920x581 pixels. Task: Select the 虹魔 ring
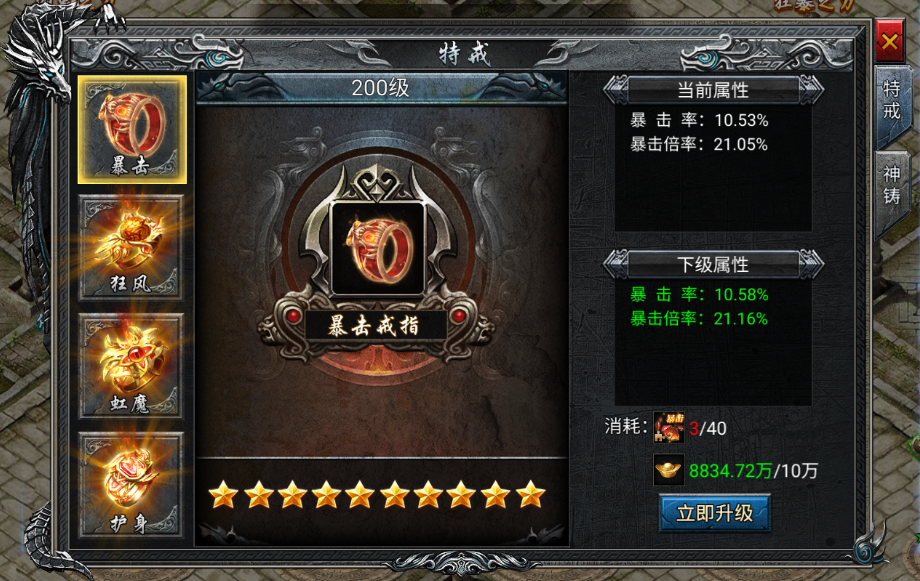pos(133,366)
